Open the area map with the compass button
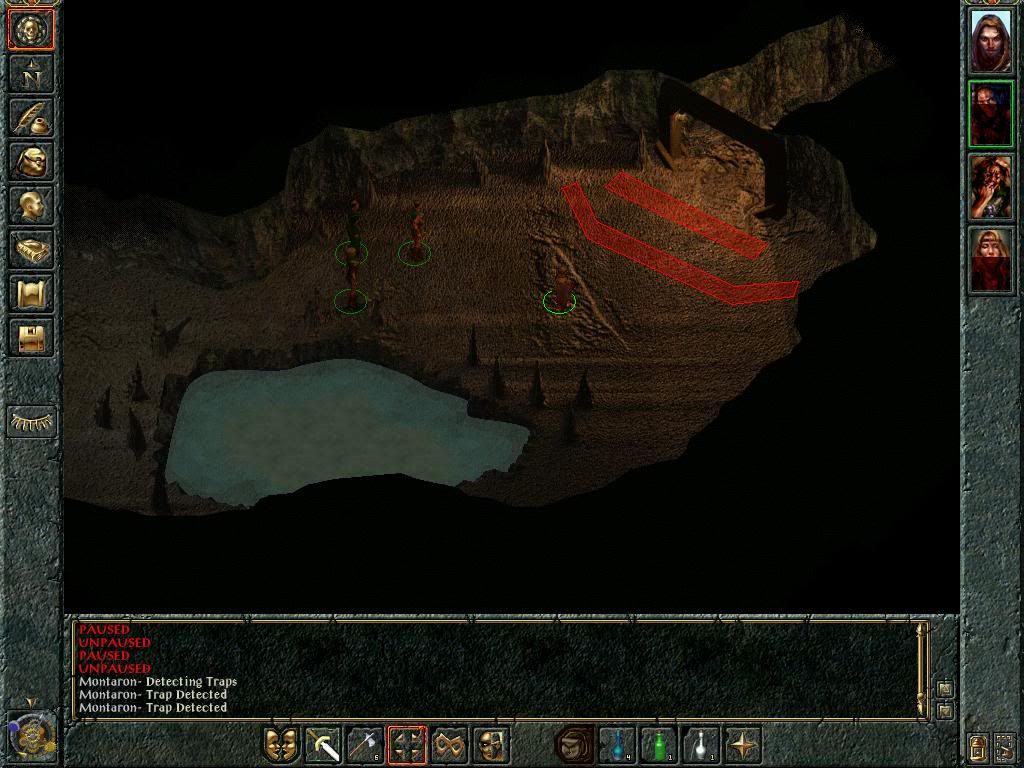 30,74
